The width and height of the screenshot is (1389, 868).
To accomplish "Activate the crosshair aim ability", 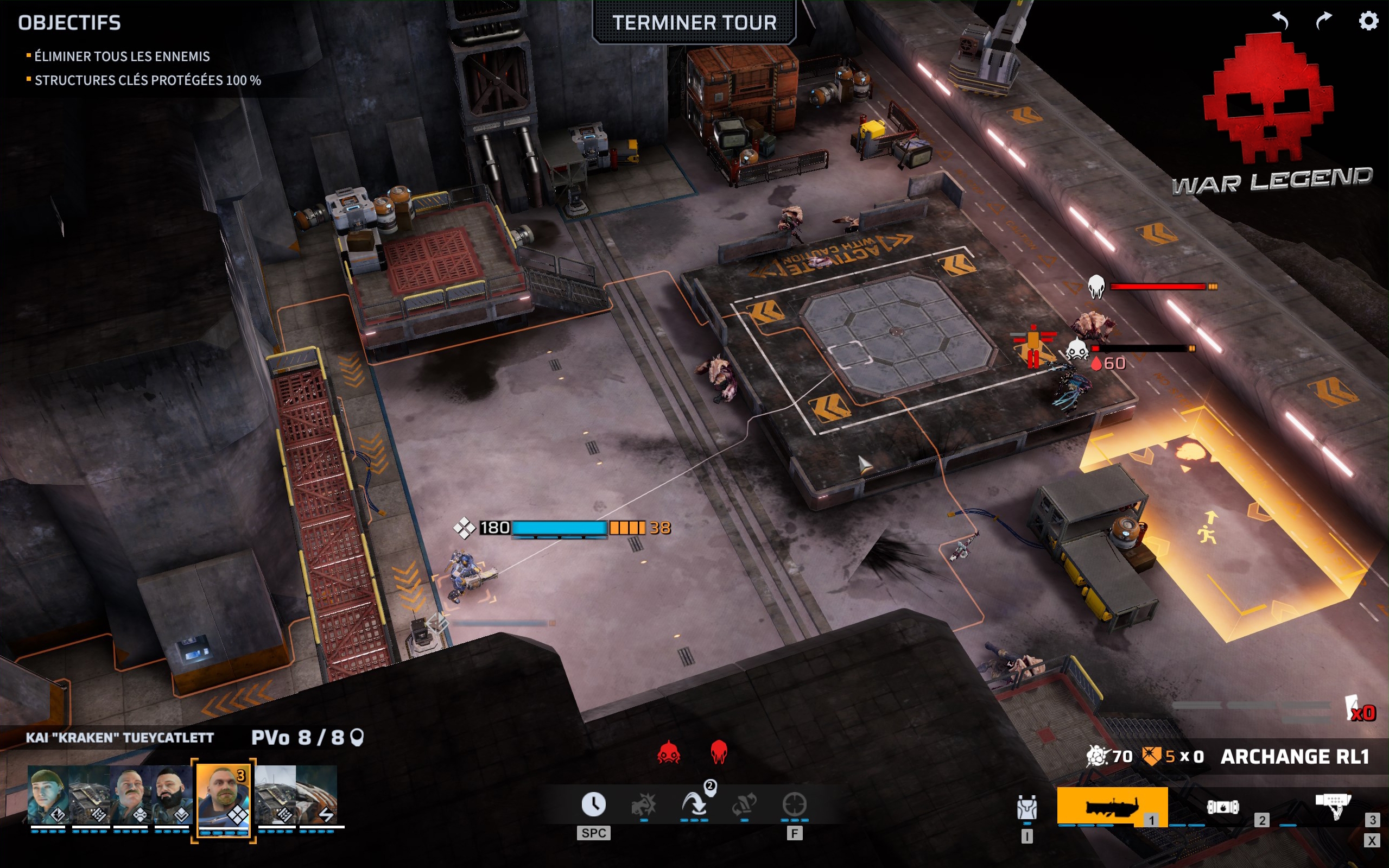I will (794, 804).
